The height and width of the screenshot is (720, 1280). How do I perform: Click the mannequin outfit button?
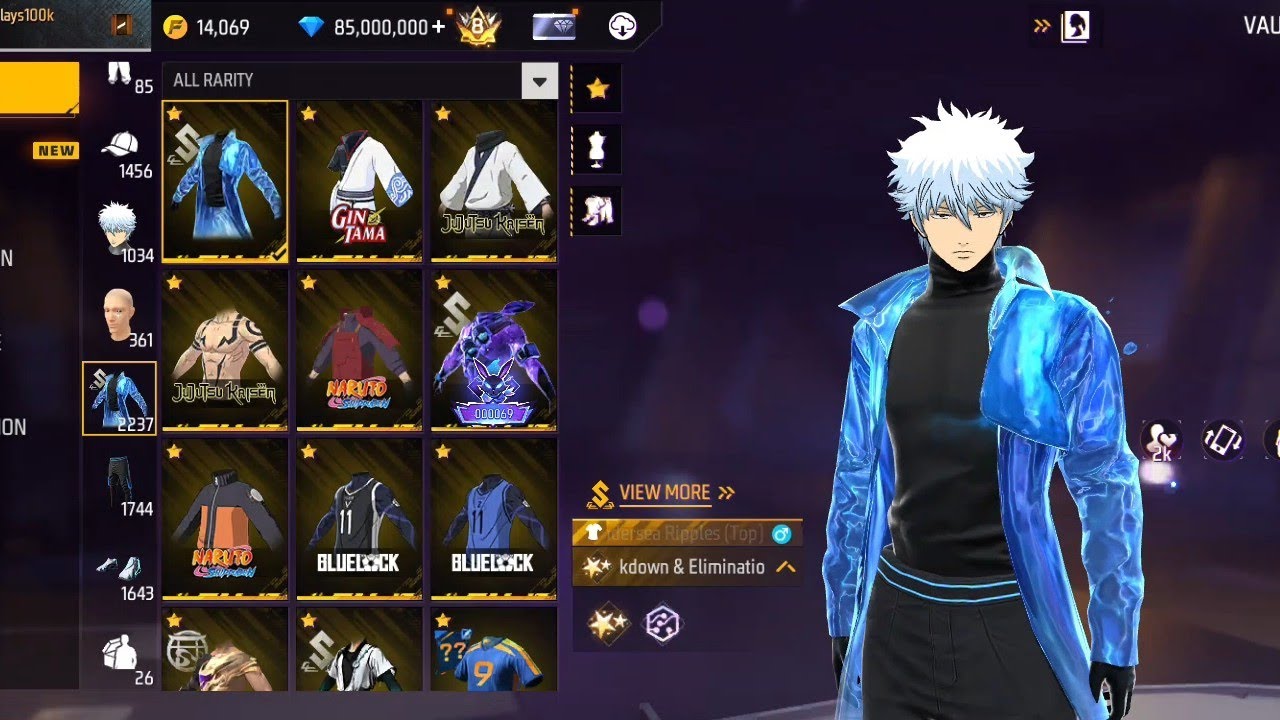[x=597, y=149]
